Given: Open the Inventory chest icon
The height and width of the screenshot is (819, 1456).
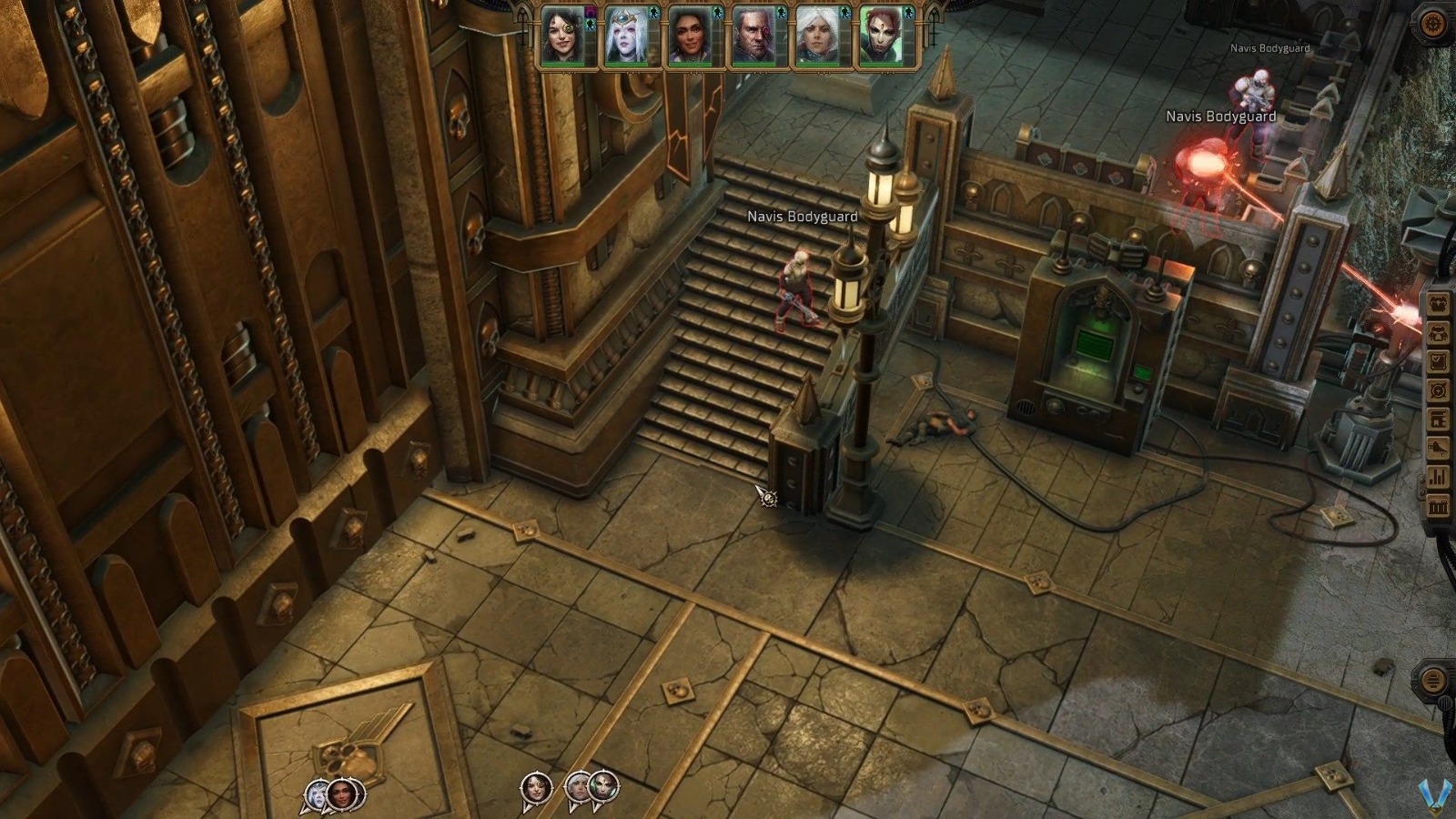Looking at the screenshot, I should (1438, 303).
